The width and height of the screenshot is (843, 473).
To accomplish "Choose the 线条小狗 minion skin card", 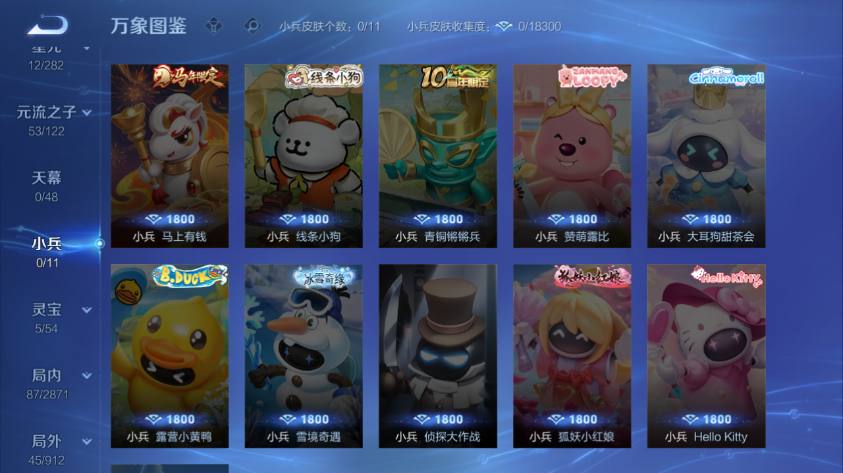I will click(304, 155).
